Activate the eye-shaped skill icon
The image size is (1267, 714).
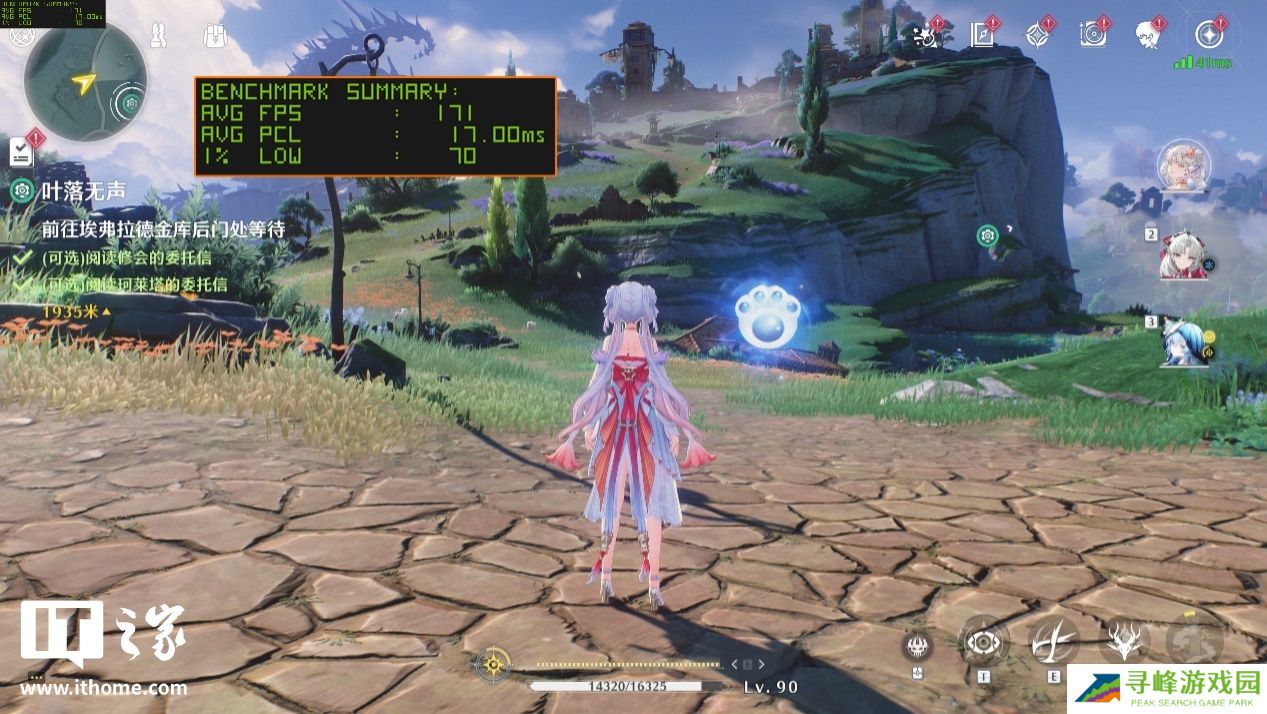(x=983, y=641)
